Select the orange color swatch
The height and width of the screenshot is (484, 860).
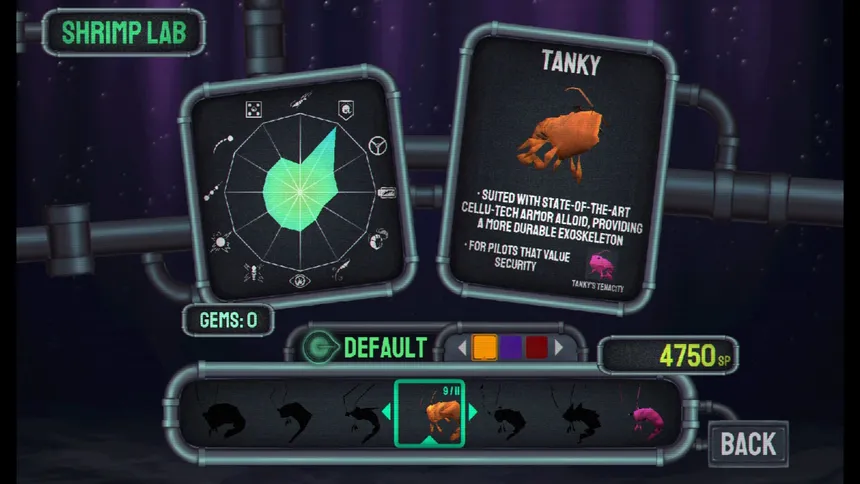click(484, 347)
